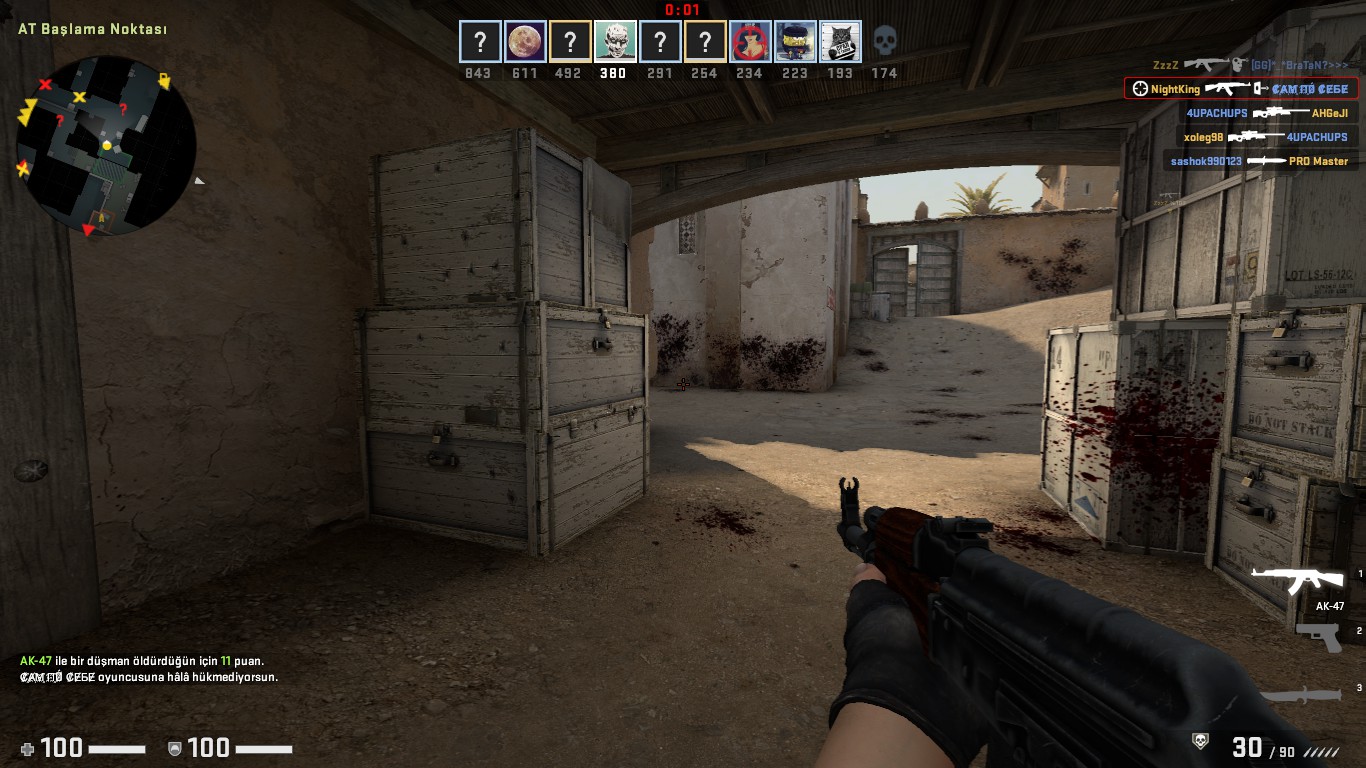This screenshot has height=768, width=1366.
Task: Switch to the pistol weapon slot
Action: [1318, 636]
